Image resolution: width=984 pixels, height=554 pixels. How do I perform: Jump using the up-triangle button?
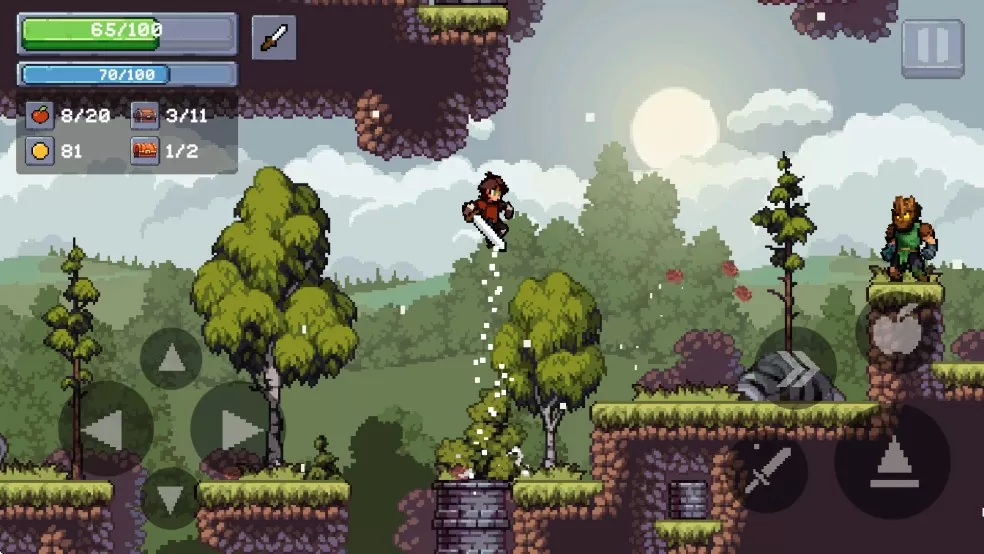click(x=892, y=461)
